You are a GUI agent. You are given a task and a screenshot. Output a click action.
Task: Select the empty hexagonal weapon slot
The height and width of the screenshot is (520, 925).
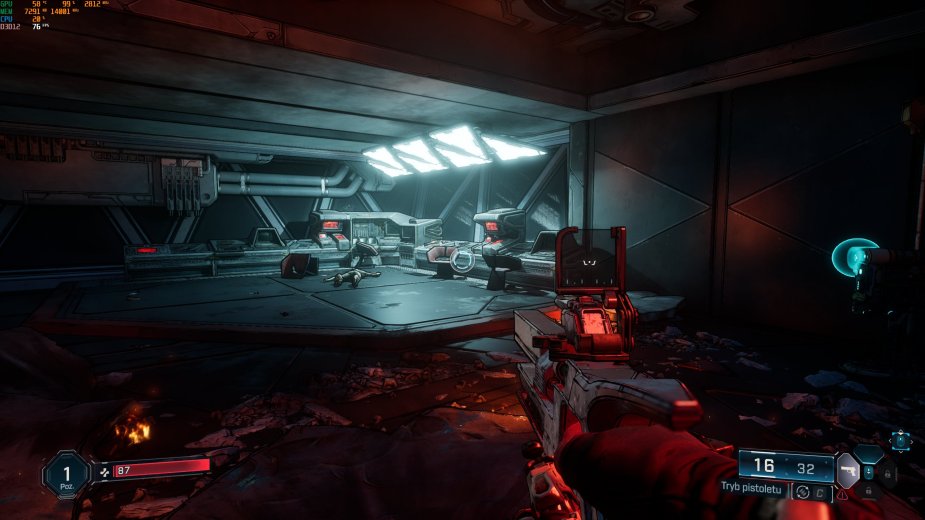867,453
